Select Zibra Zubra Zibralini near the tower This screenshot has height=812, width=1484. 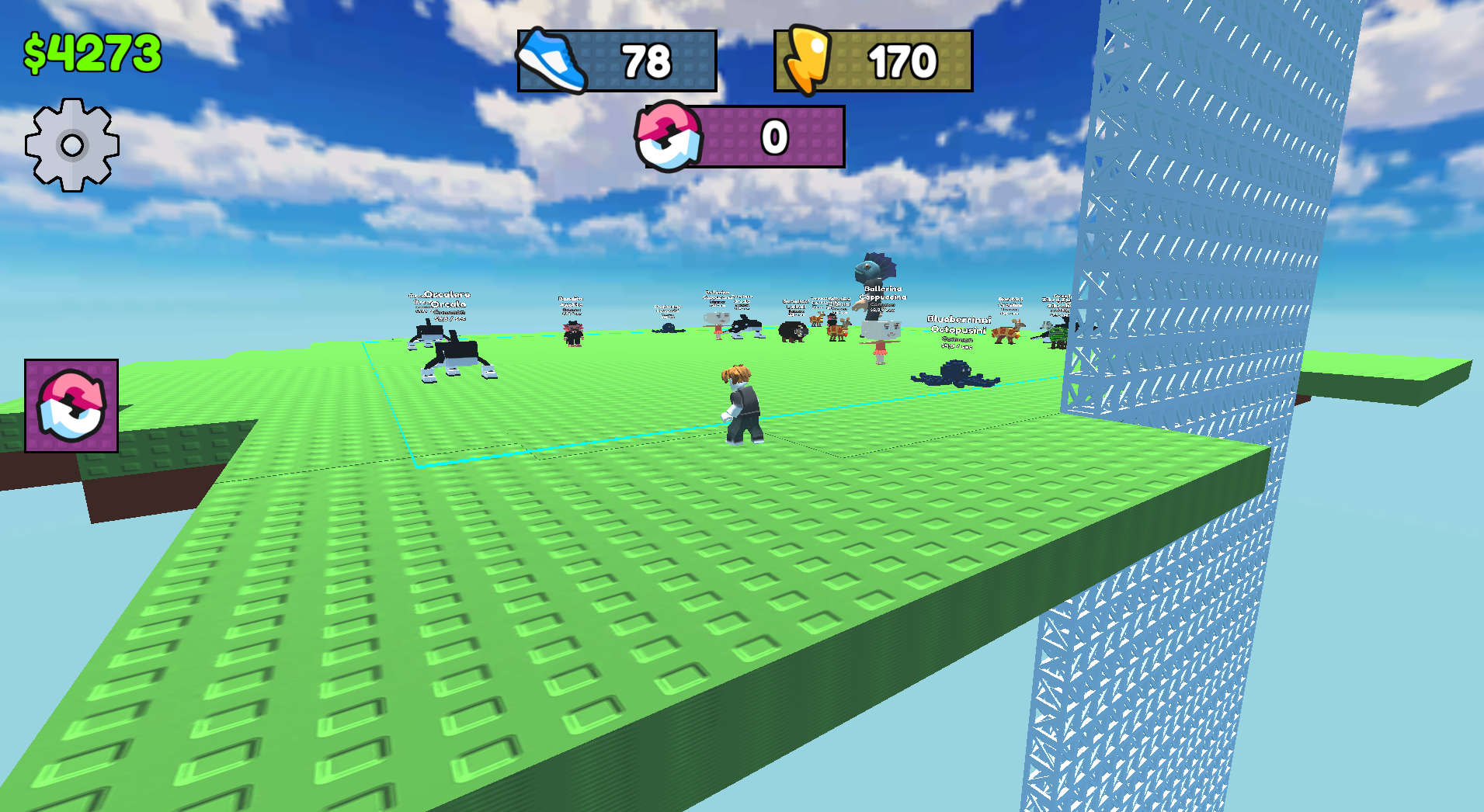click(x=1056, y=334)
